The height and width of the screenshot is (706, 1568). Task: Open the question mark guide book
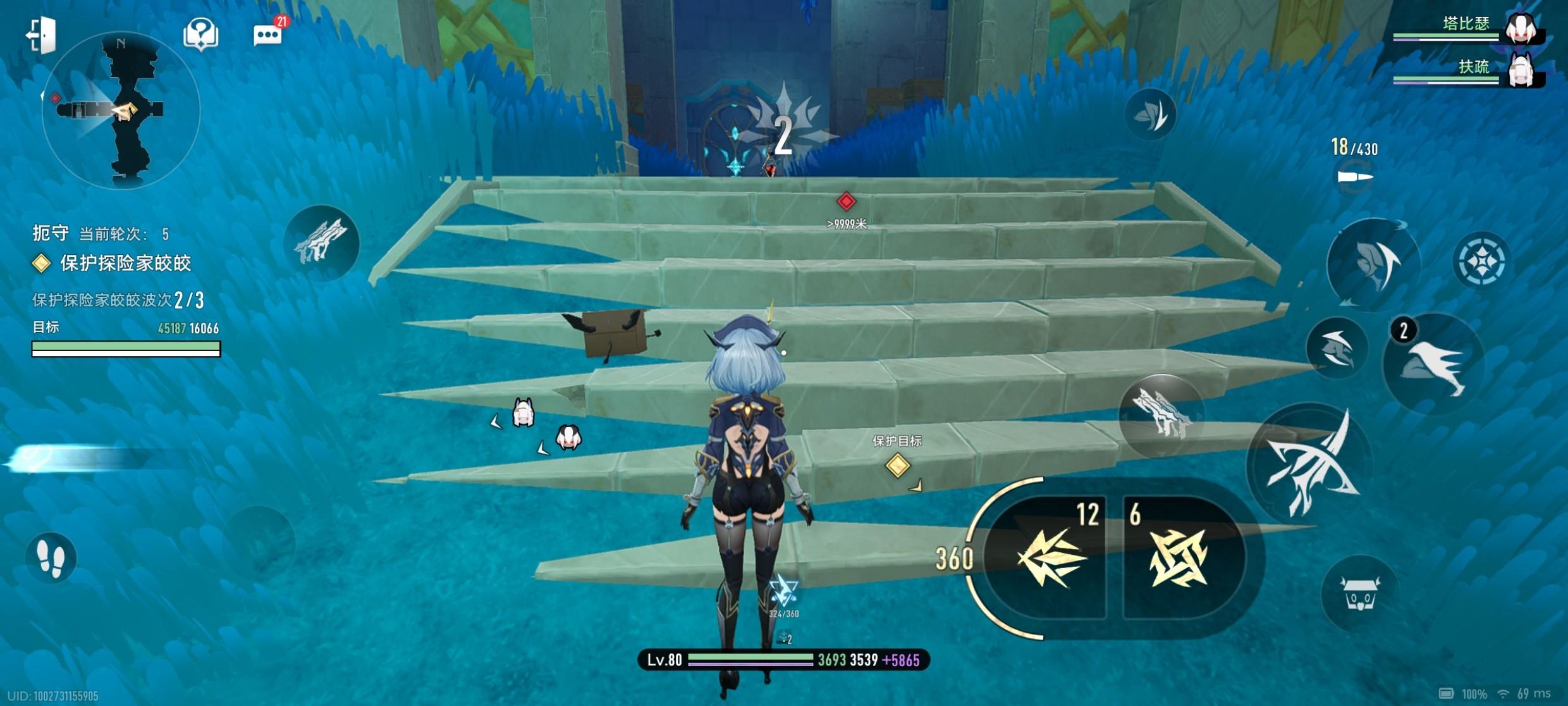click(x=201, y=34)
